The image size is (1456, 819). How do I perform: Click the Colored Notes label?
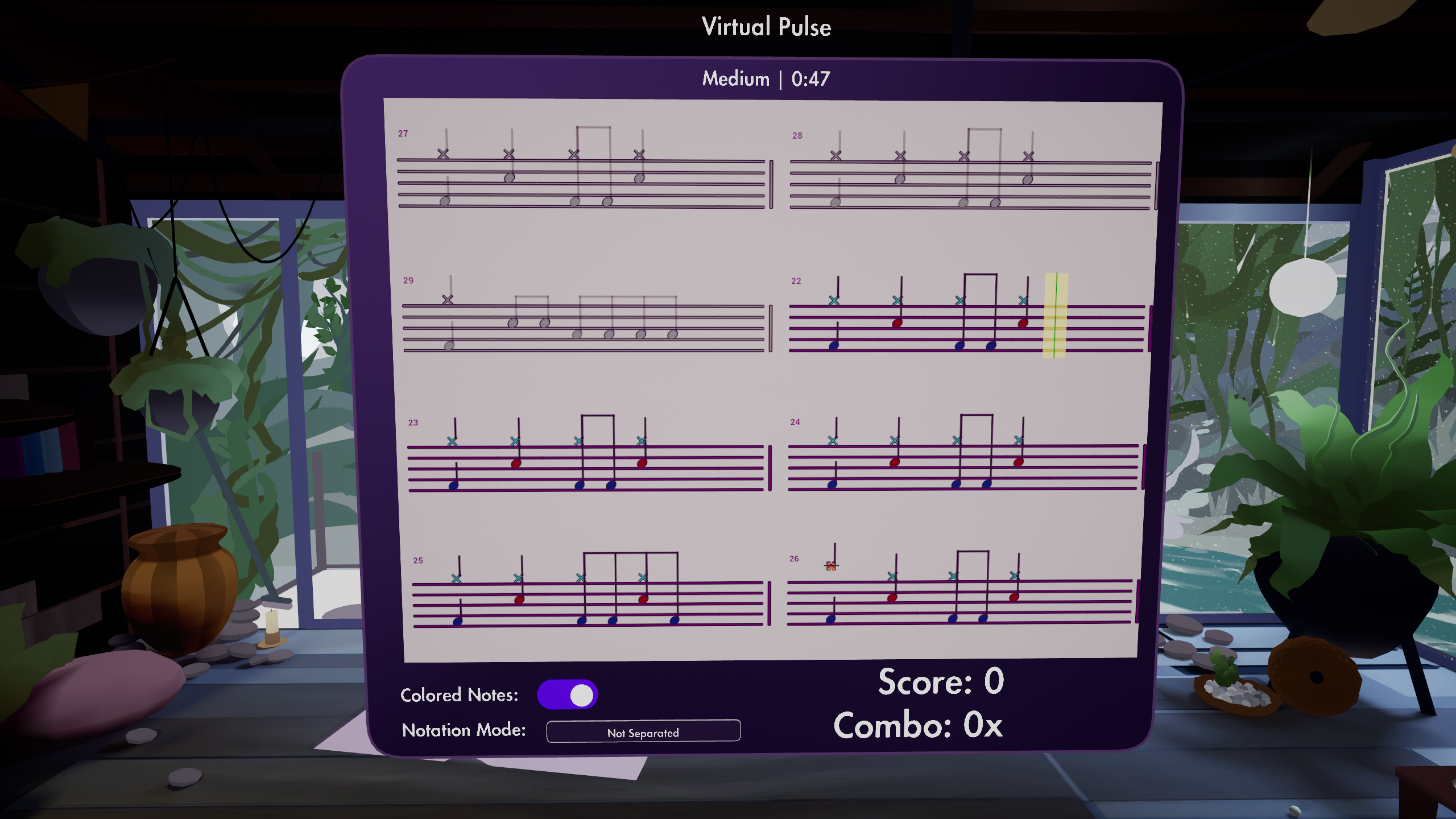tap(458, 695)
